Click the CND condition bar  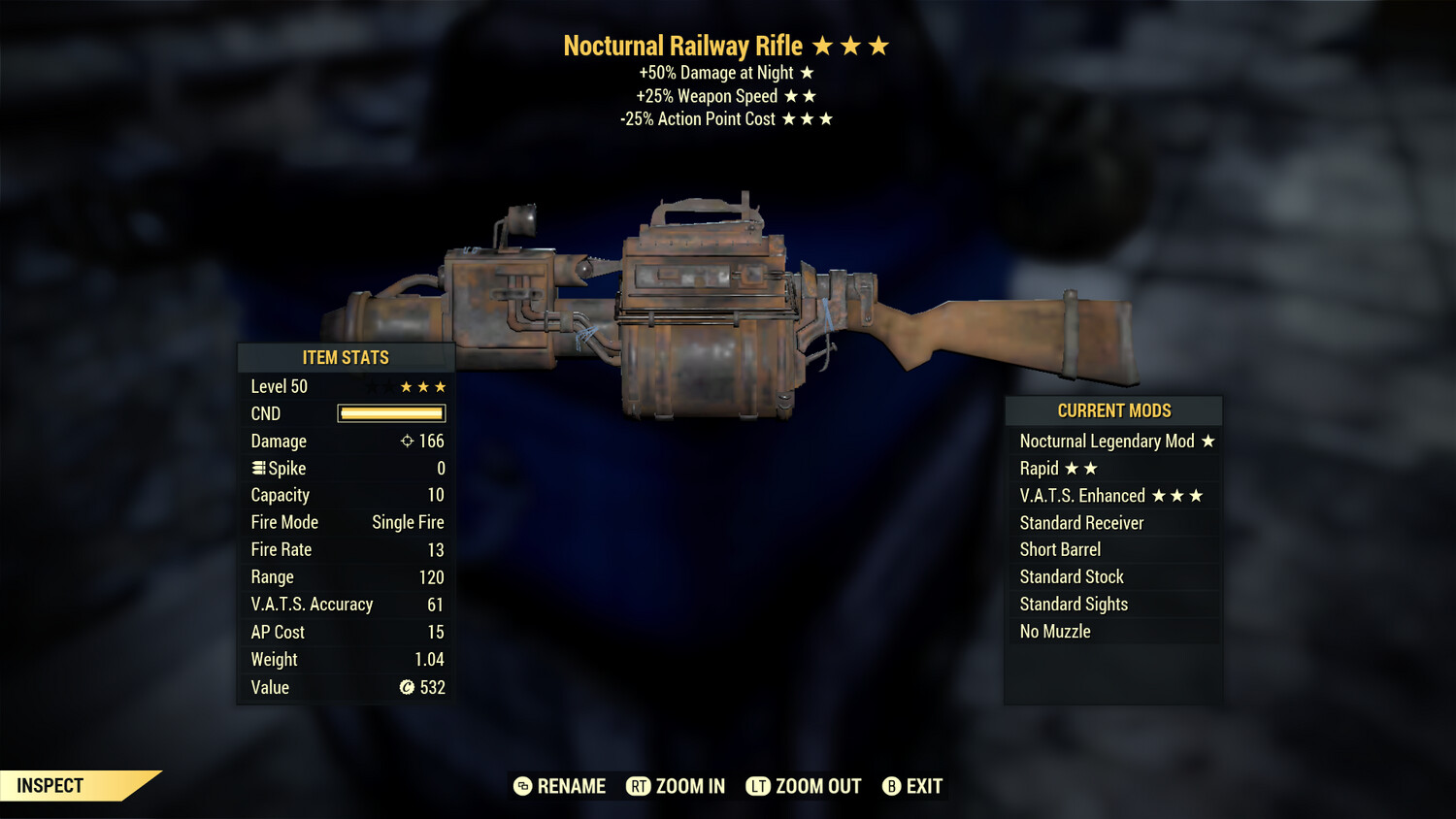(x=390, y=413)
